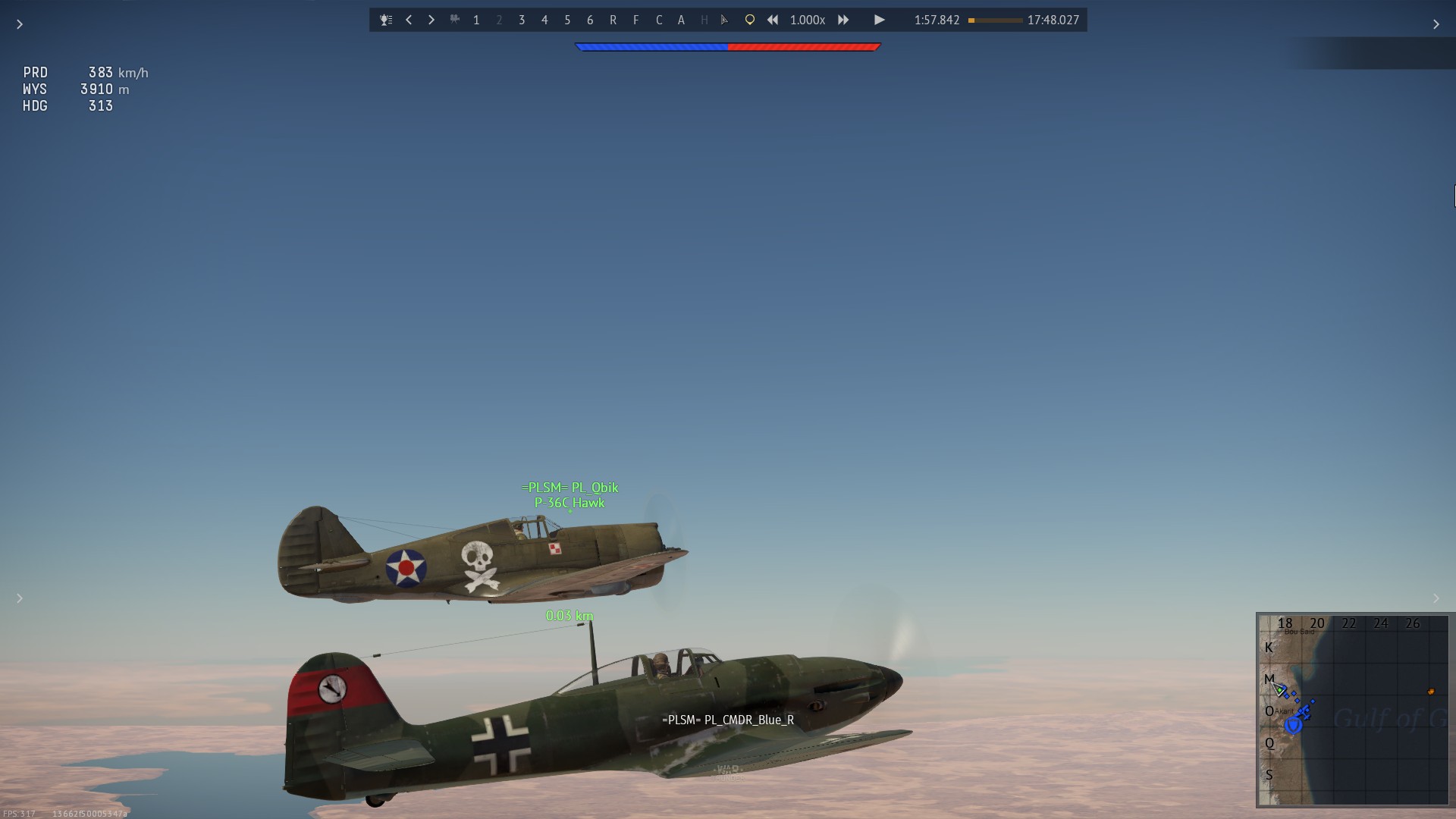Activate the C camera mode

659,20
